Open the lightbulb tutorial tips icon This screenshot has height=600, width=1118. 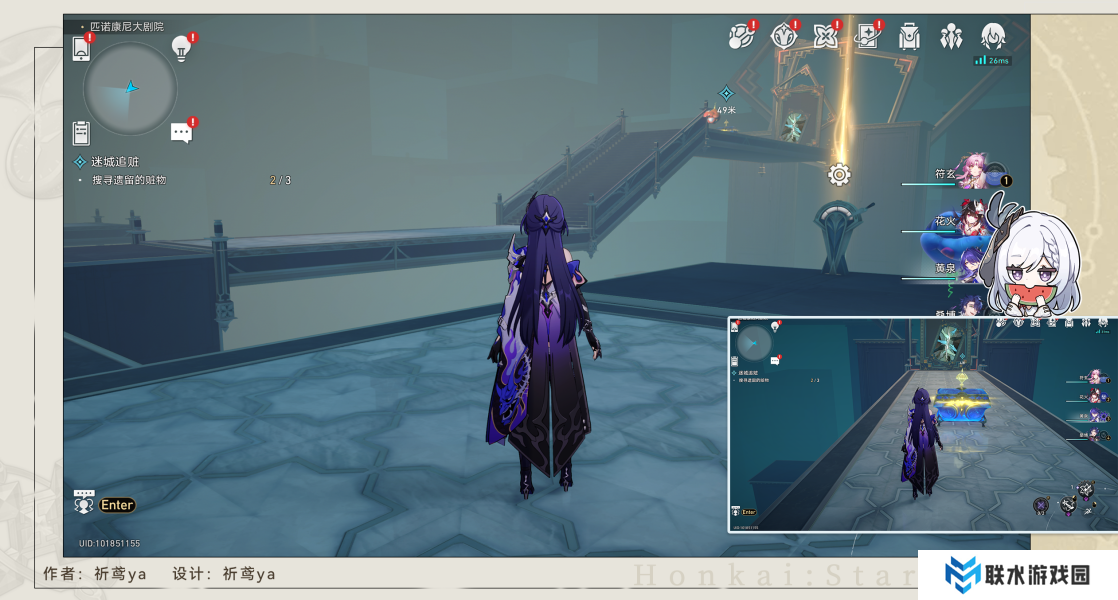click(181, 46)
